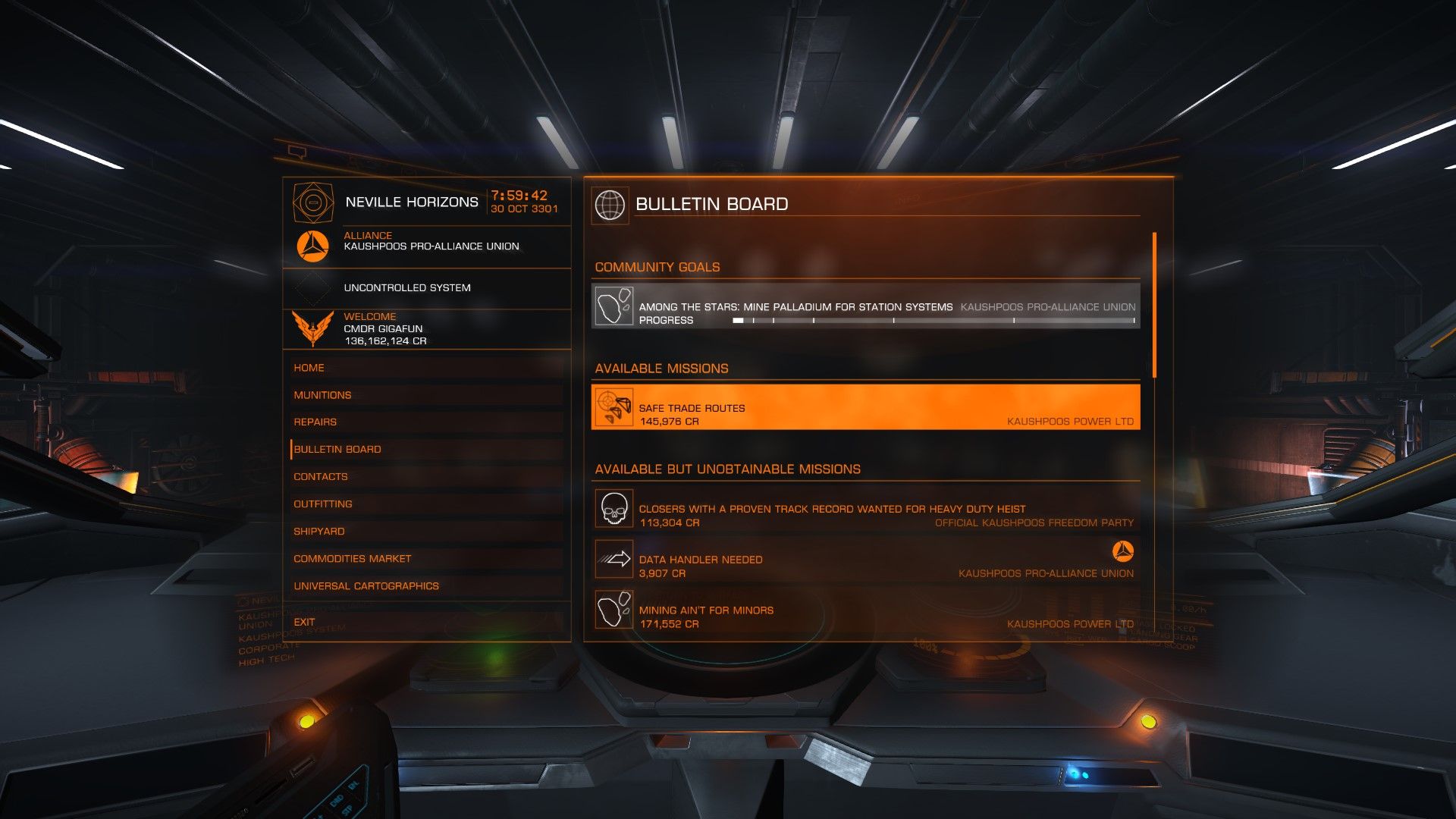The image size is (1456, 819).
Task: Open the Home menu entry
Action: tap(309, 368)
